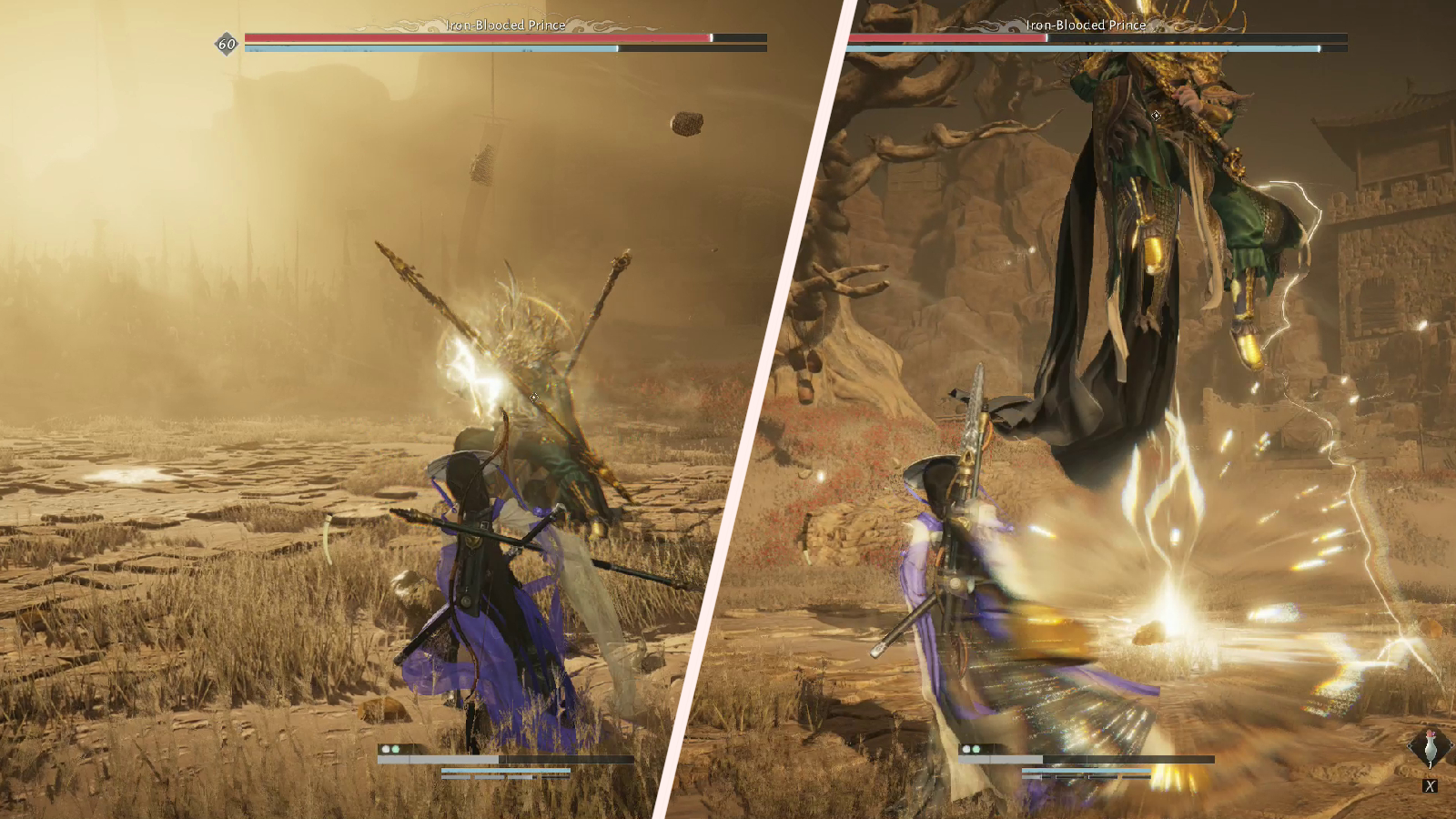This screenshot has height=819, width=1456.
Task: Select the green skill orb above the health bar
Action: (x=395, y=748)
